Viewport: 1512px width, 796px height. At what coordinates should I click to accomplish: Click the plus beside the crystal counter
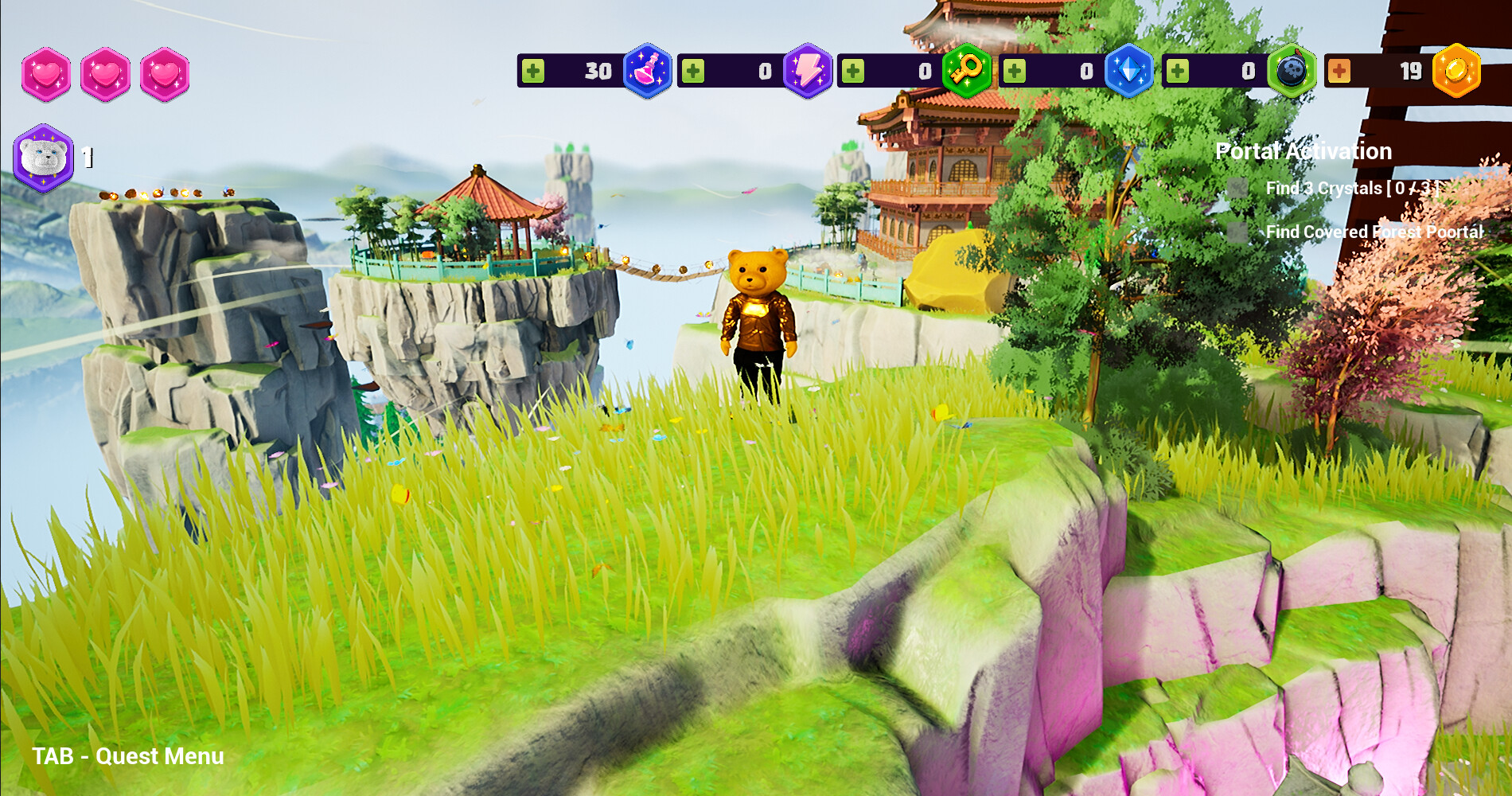pos(1015,70)
